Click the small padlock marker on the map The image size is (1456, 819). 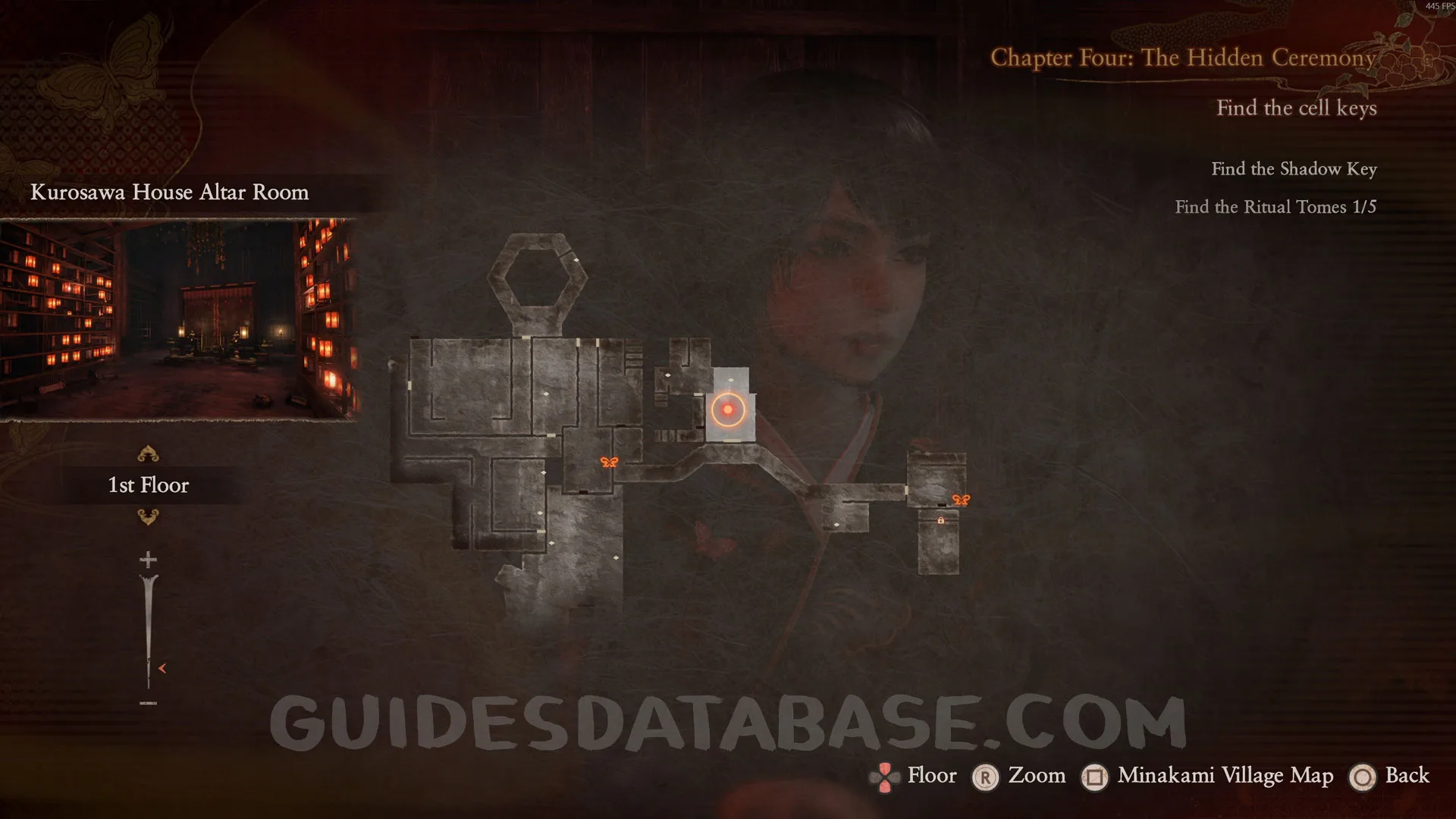[941, 520]
